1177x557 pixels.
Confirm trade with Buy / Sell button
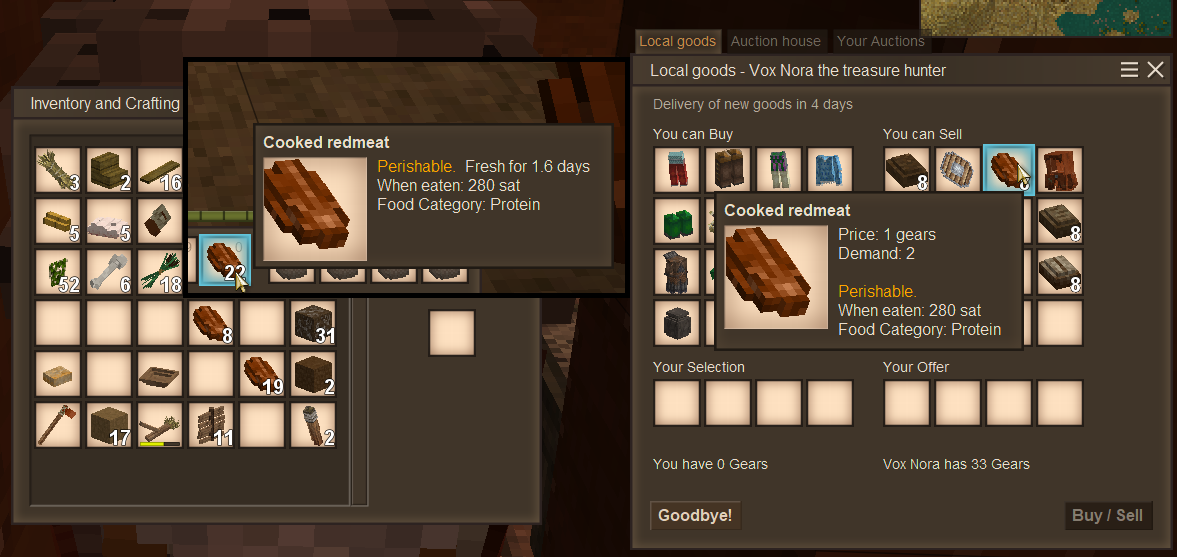(x=1107, y=516)
